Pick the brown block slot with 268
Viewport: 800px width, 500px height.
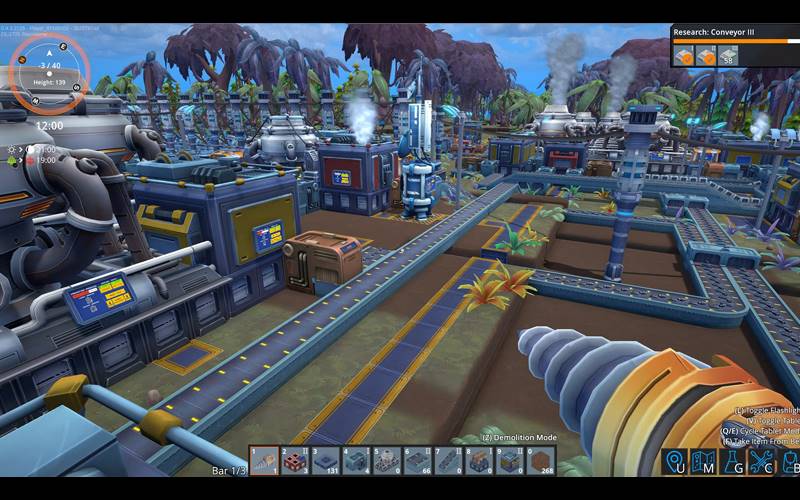point(541,460)
